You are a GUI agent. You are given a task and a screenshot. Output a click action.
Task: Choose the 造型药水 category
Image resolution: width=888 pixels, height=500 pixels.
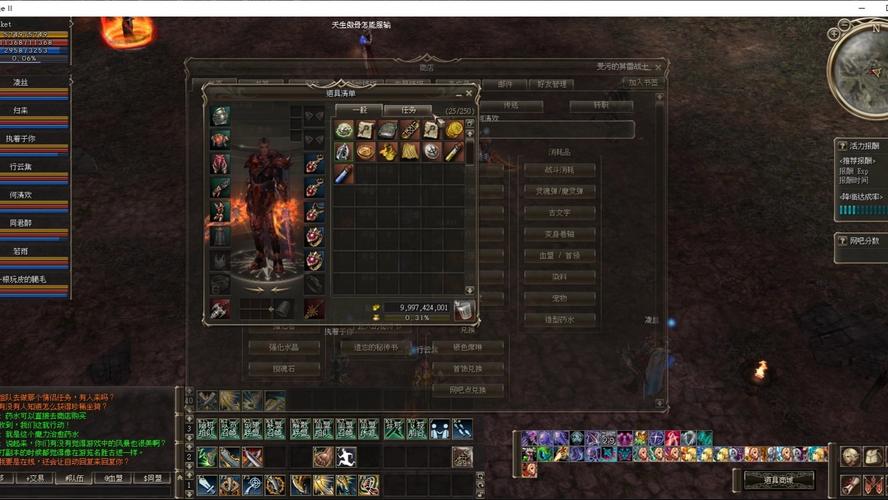tap(559, 320)
